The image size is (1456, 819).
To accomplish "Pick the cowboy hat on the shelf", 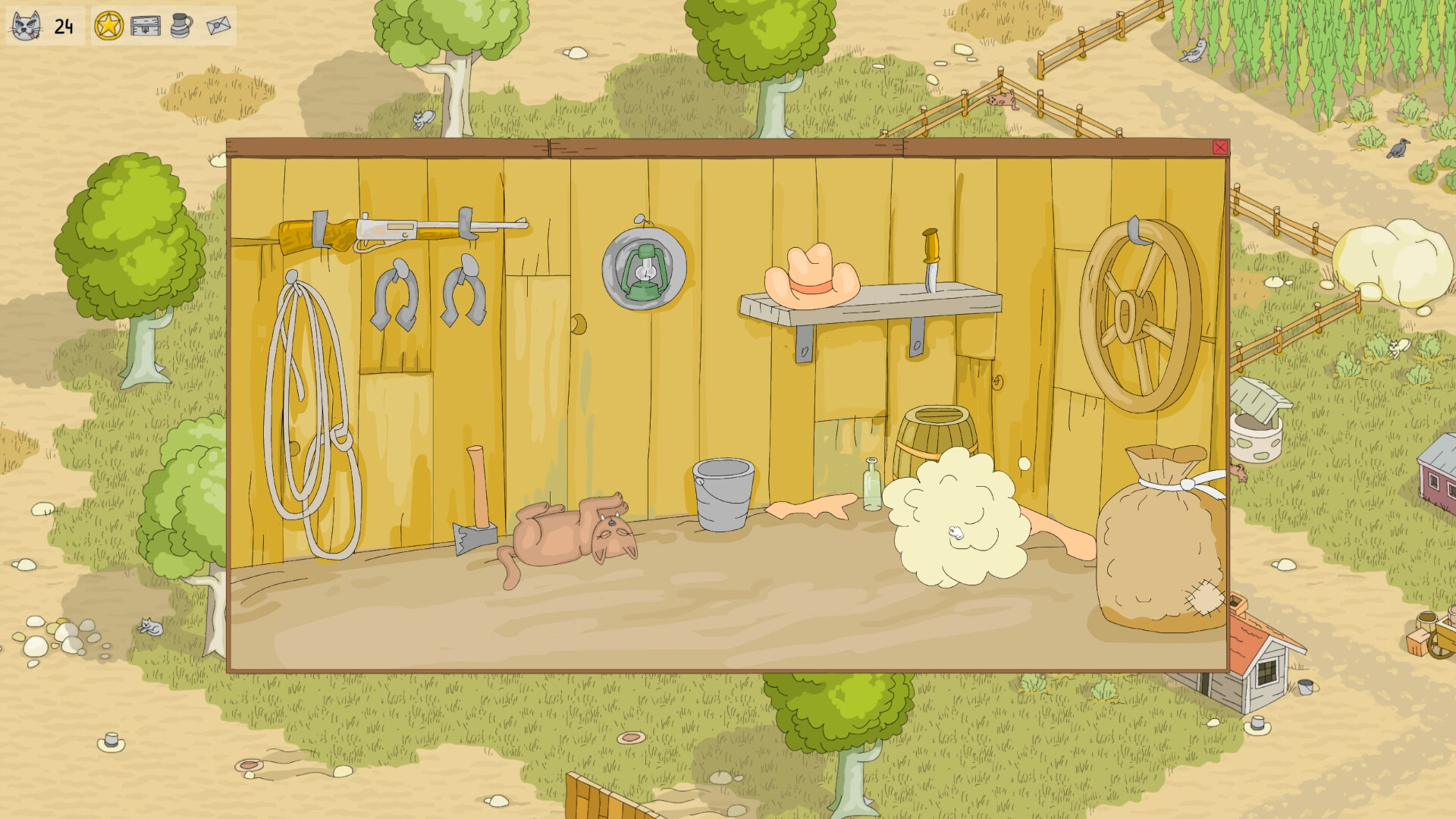I will tap(811, 277).
